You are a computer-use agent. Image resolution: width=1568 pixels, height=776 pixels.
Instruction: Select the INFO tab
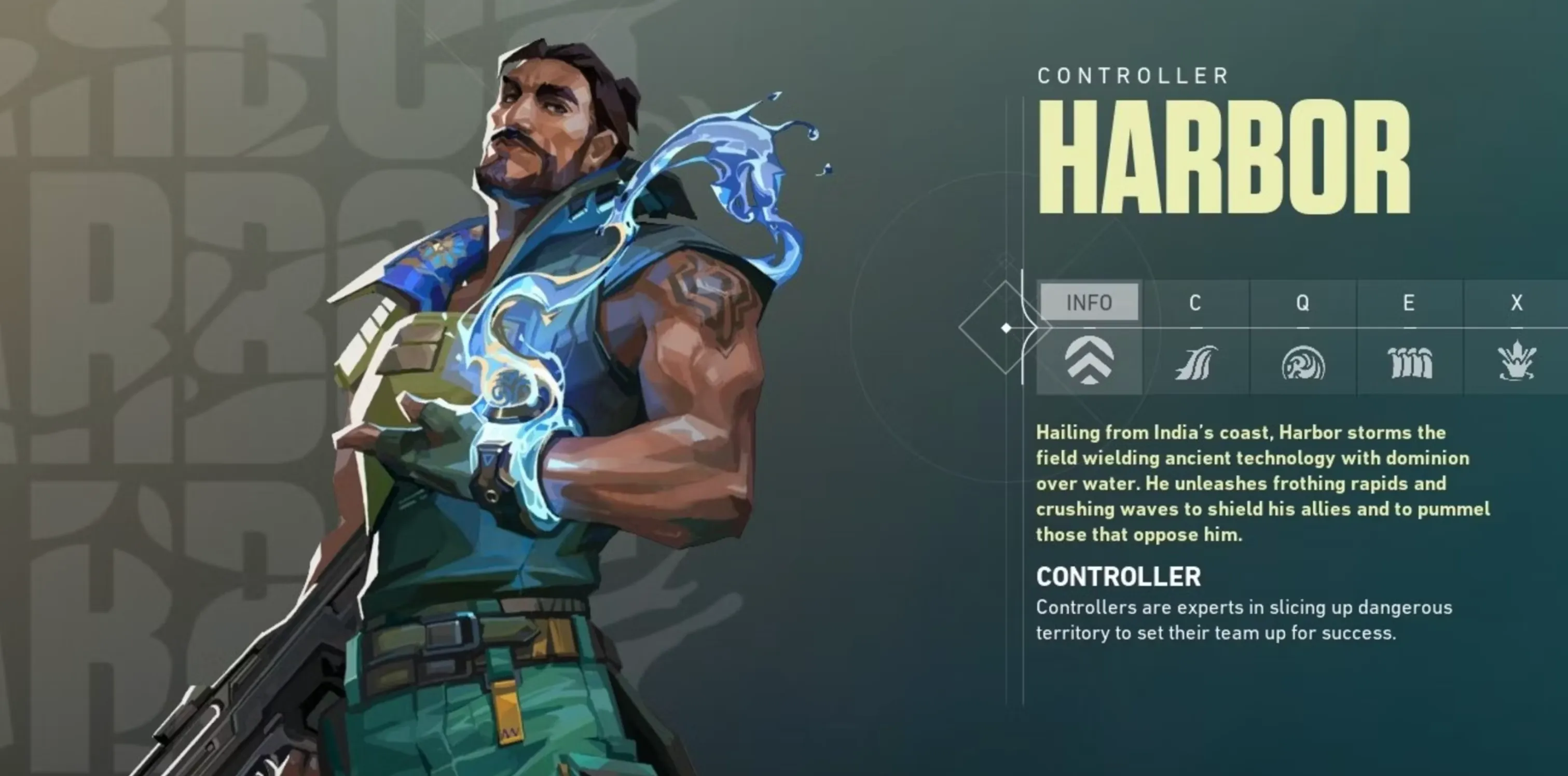pos(1089,302)
